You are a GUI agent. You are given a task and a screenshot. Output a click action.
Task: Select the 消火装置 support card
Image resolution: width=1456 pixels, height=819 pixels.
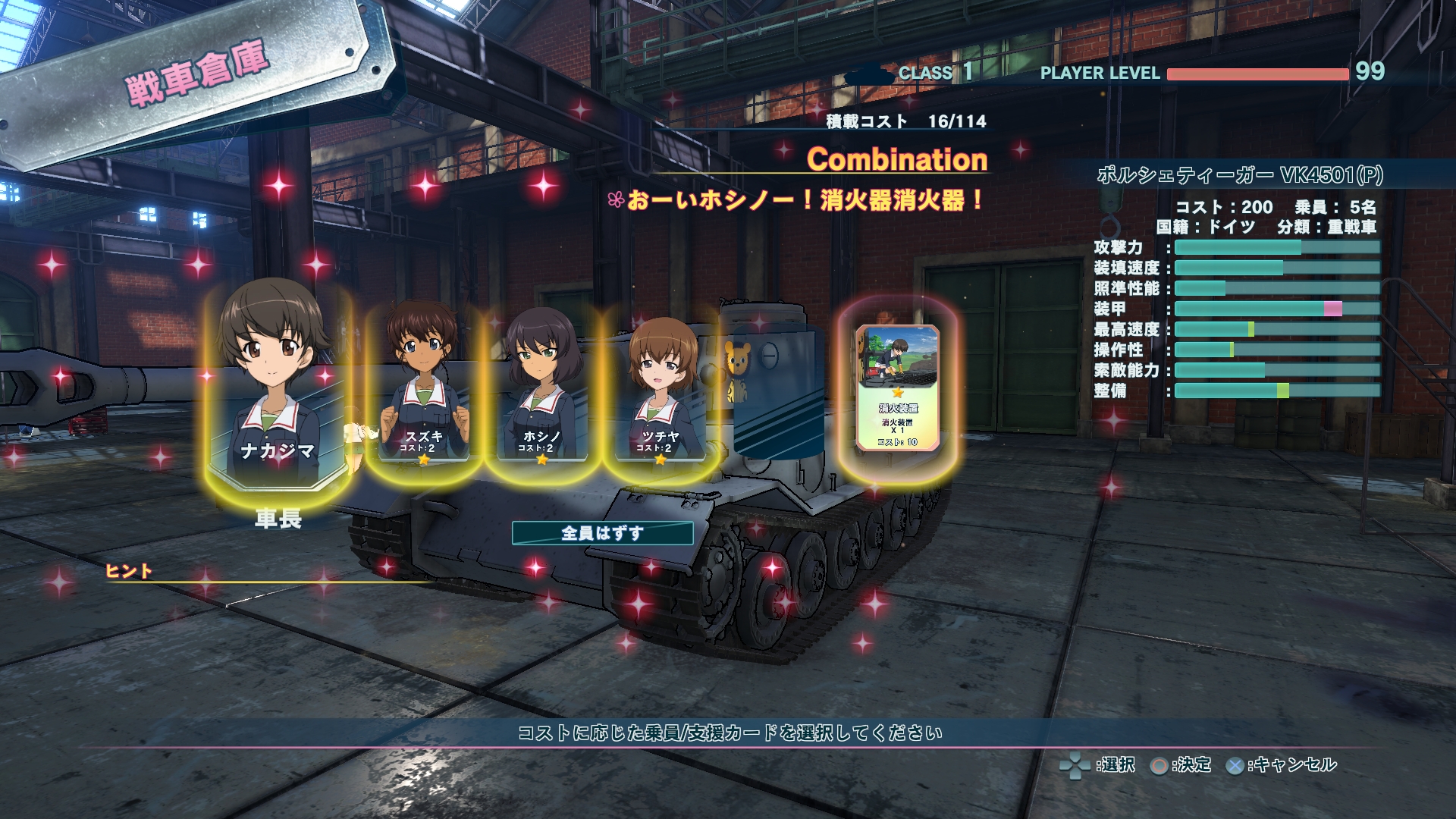[897, 388]
